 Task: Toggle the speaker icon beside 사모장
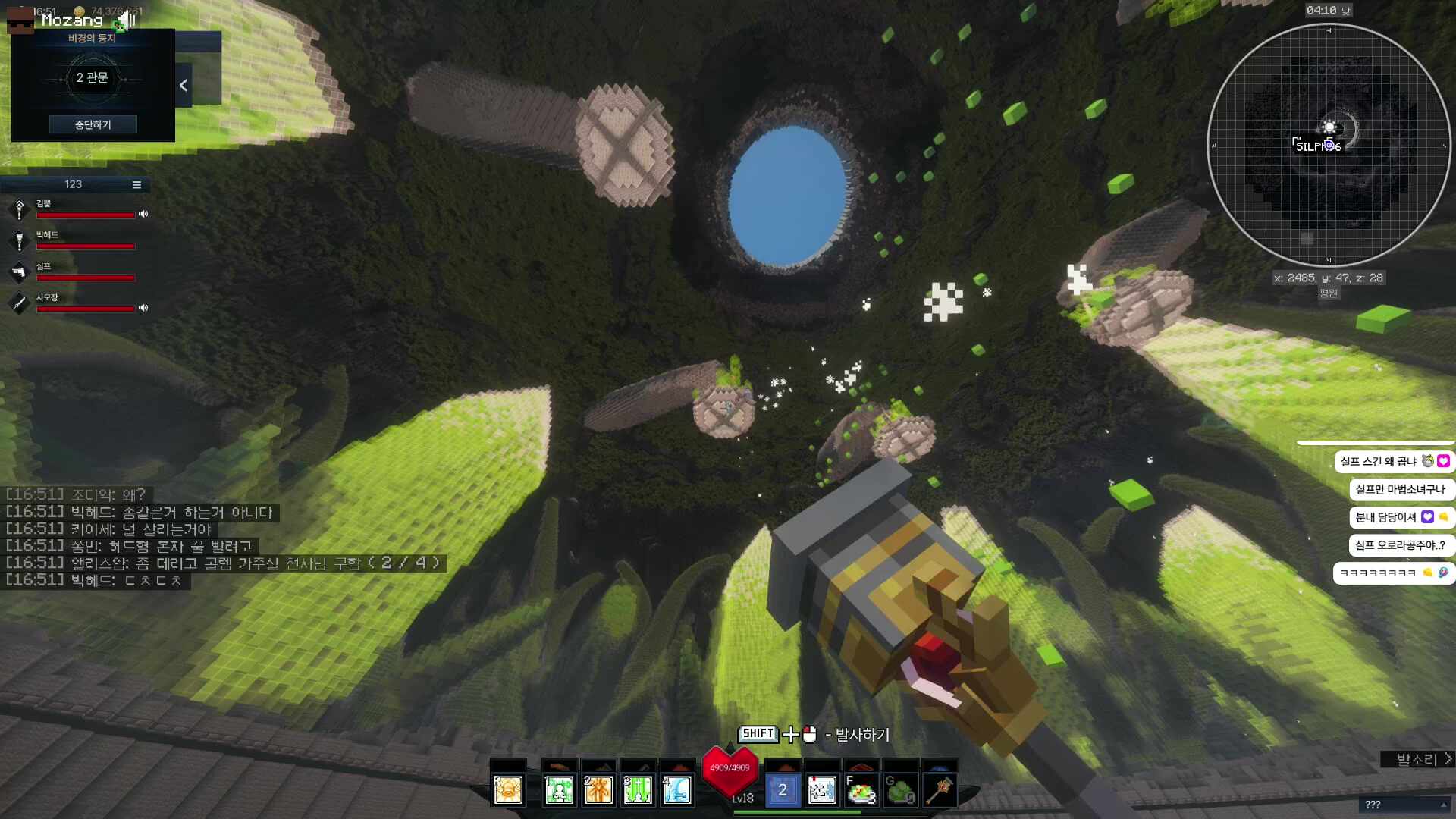tap(143, 308)
